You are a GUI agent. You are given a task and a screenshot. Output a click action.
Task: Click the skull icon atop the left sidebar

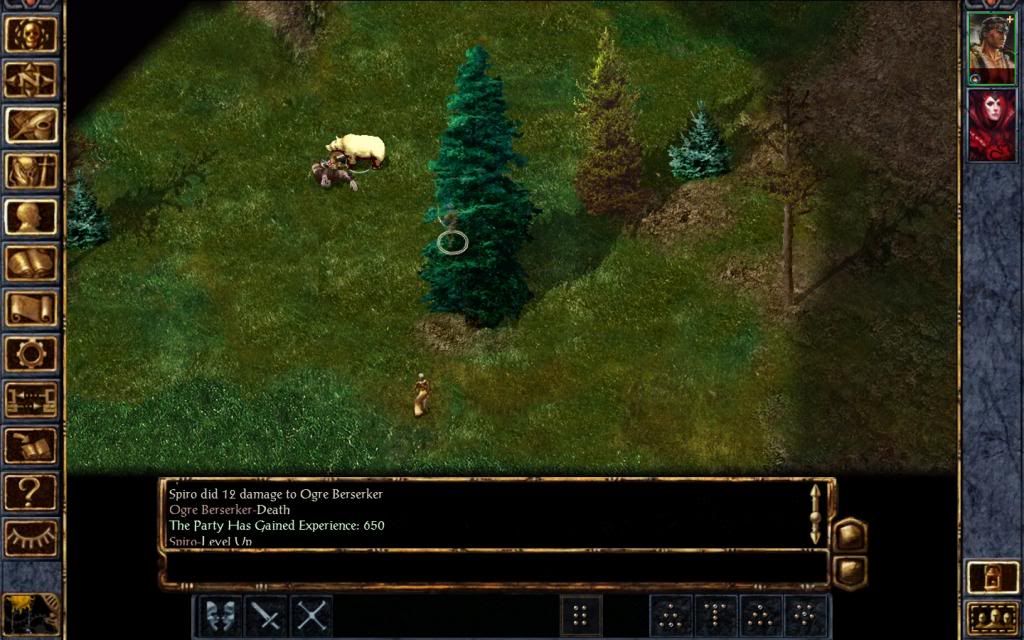[x=31, y=34]
